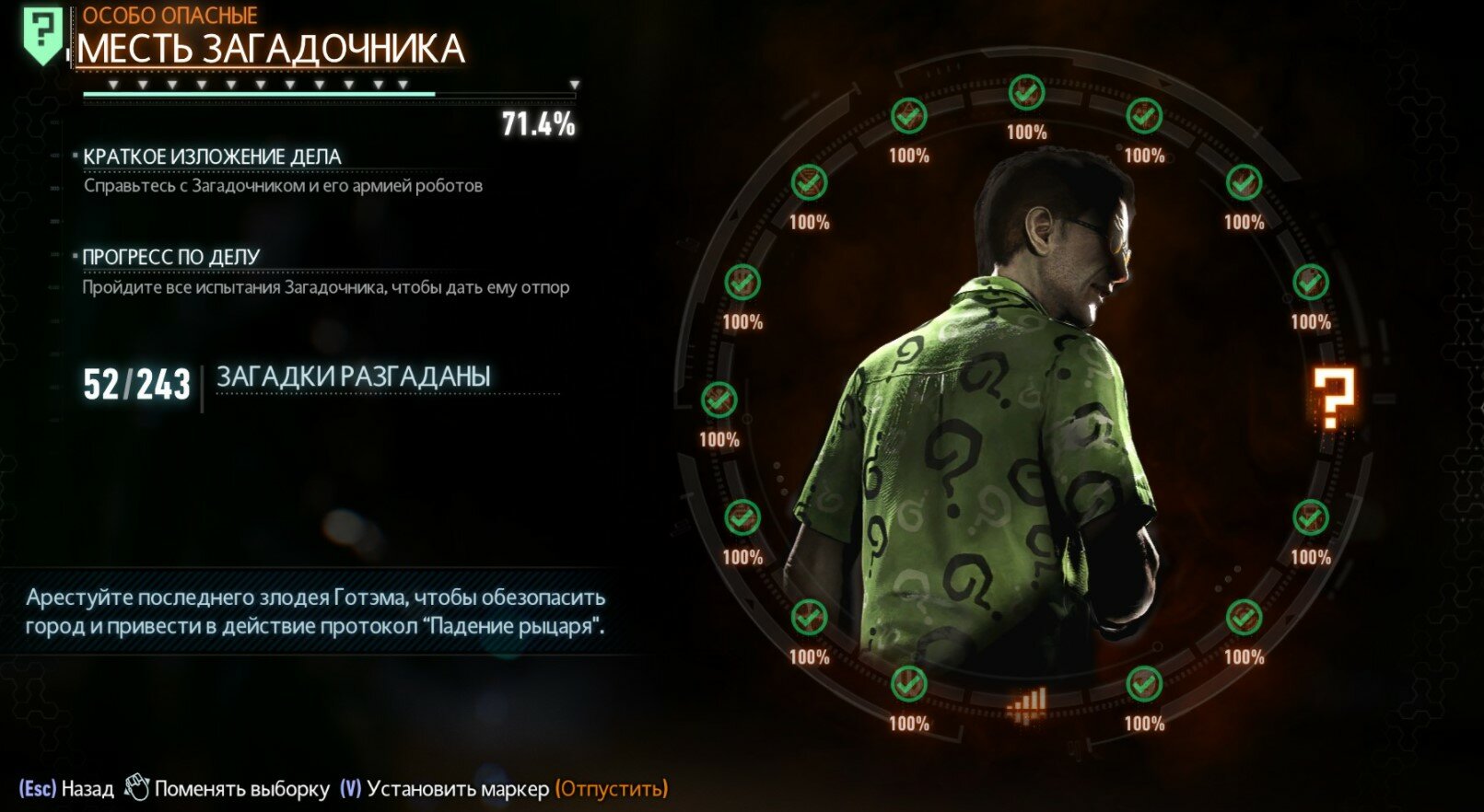1484x812 pixels.
Task: Click the 71.4% completion progress bar
Action: (329, 94)
